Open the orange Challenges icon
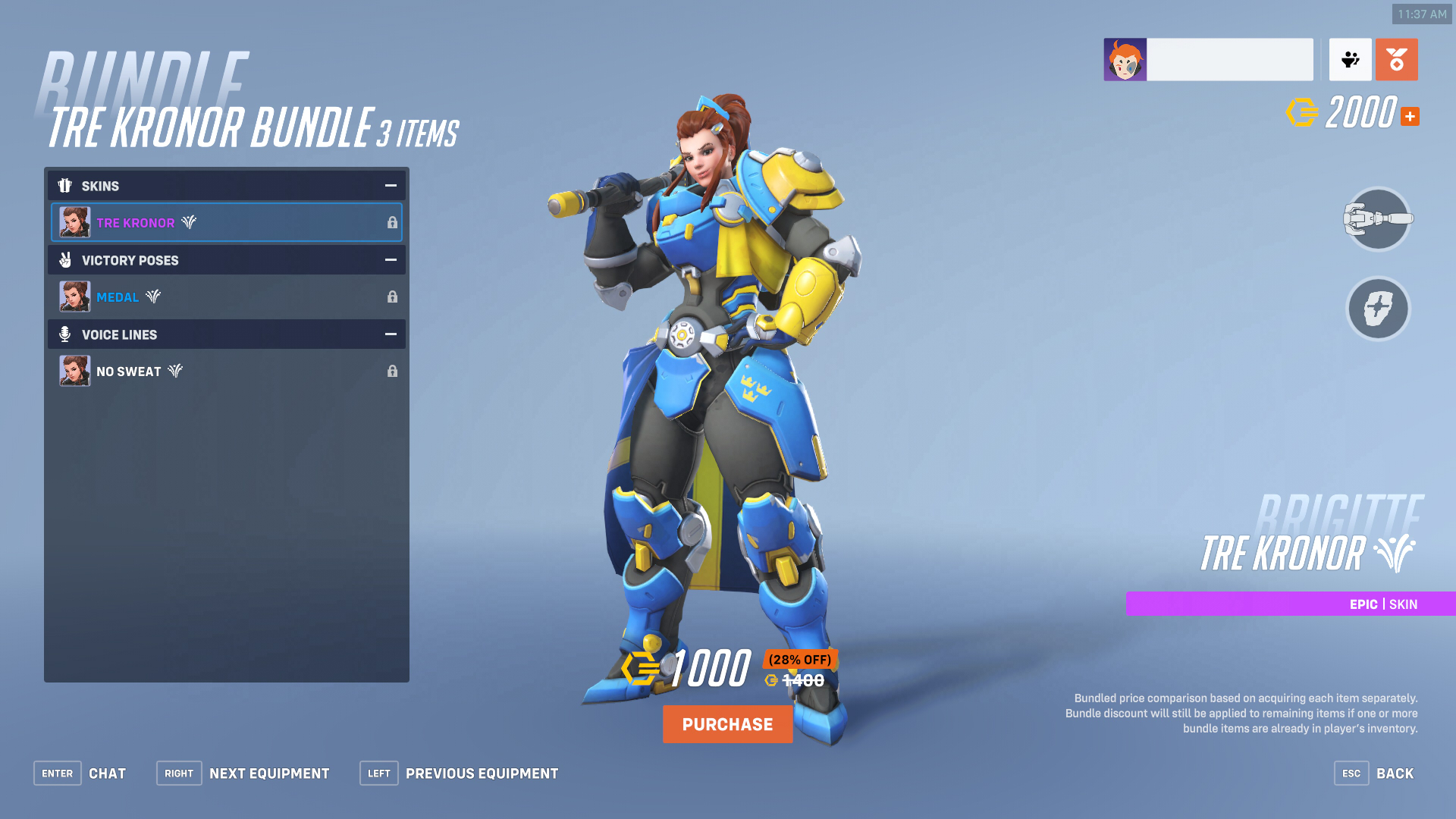The image size is (1456, 819). click(x=1396, y=58)
